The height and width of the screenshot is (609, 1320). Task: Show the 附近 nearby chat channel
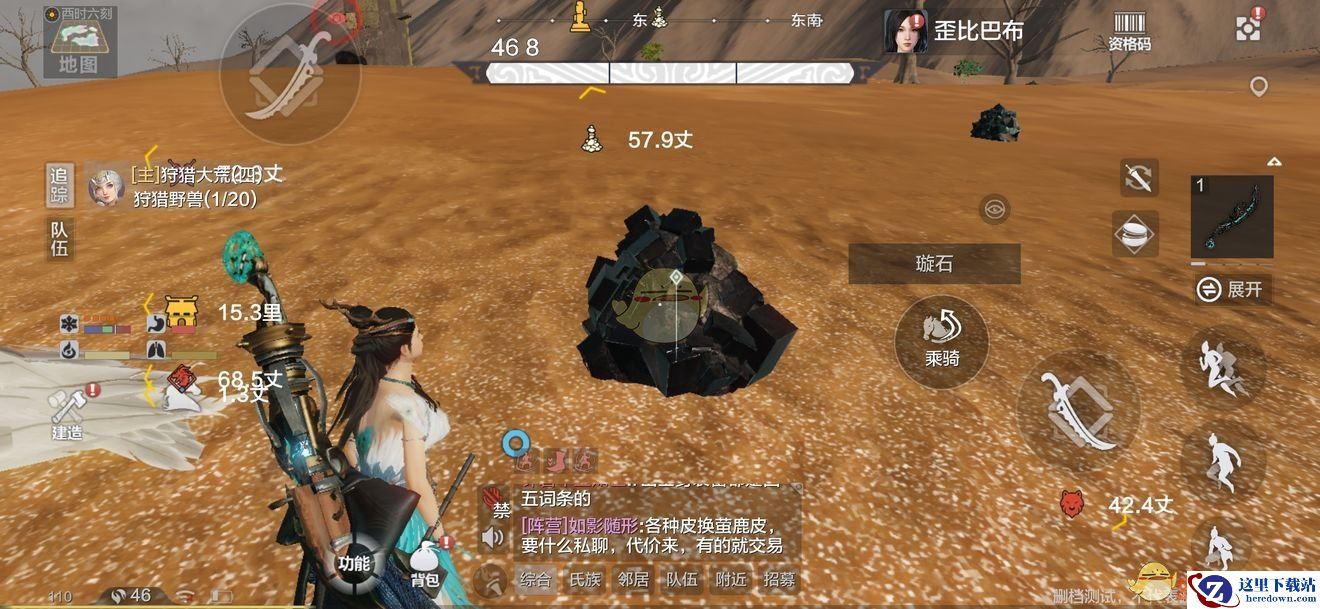(731, 579)
